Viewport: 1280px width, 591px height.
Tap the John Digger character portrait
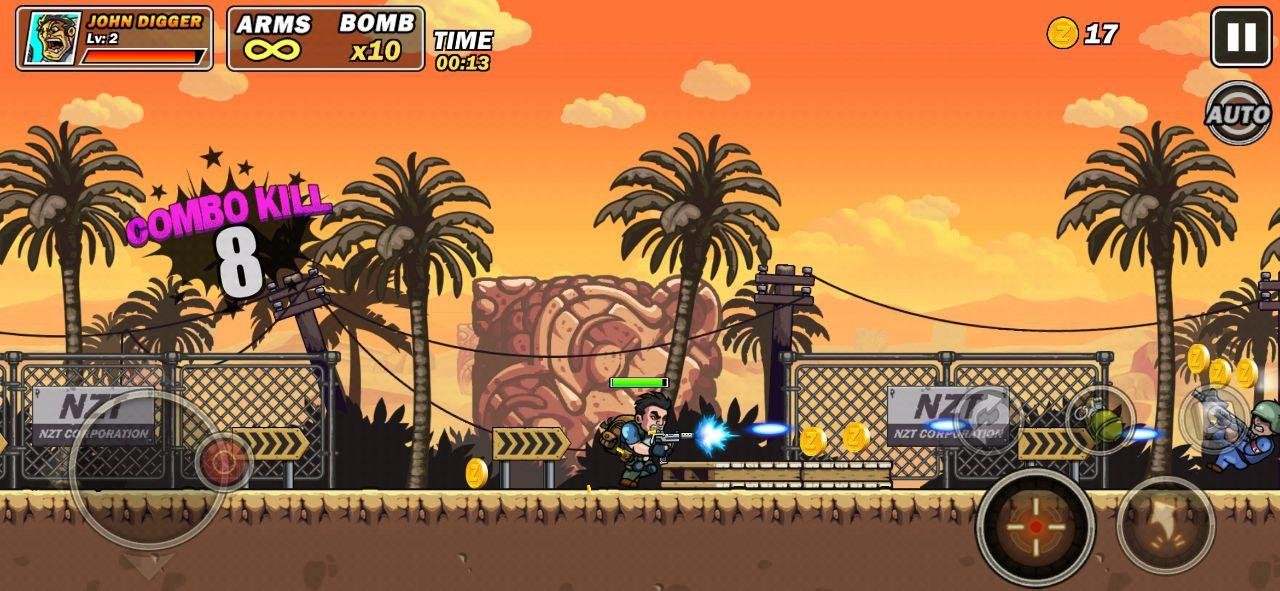pyautogui.click(x=52, y=39)
